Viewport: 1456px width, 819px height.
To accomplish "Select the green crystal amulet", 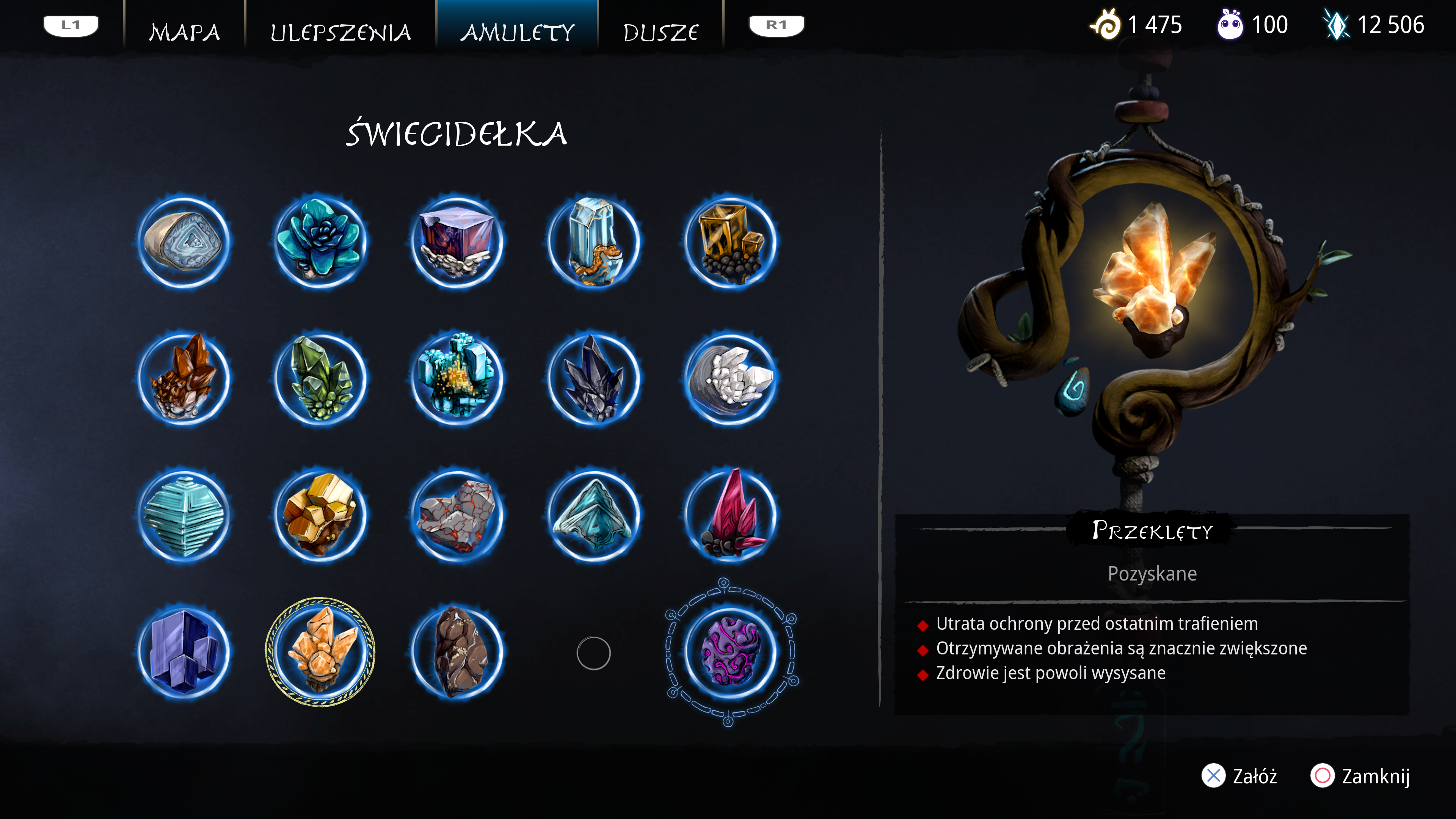I will (320, 379).
